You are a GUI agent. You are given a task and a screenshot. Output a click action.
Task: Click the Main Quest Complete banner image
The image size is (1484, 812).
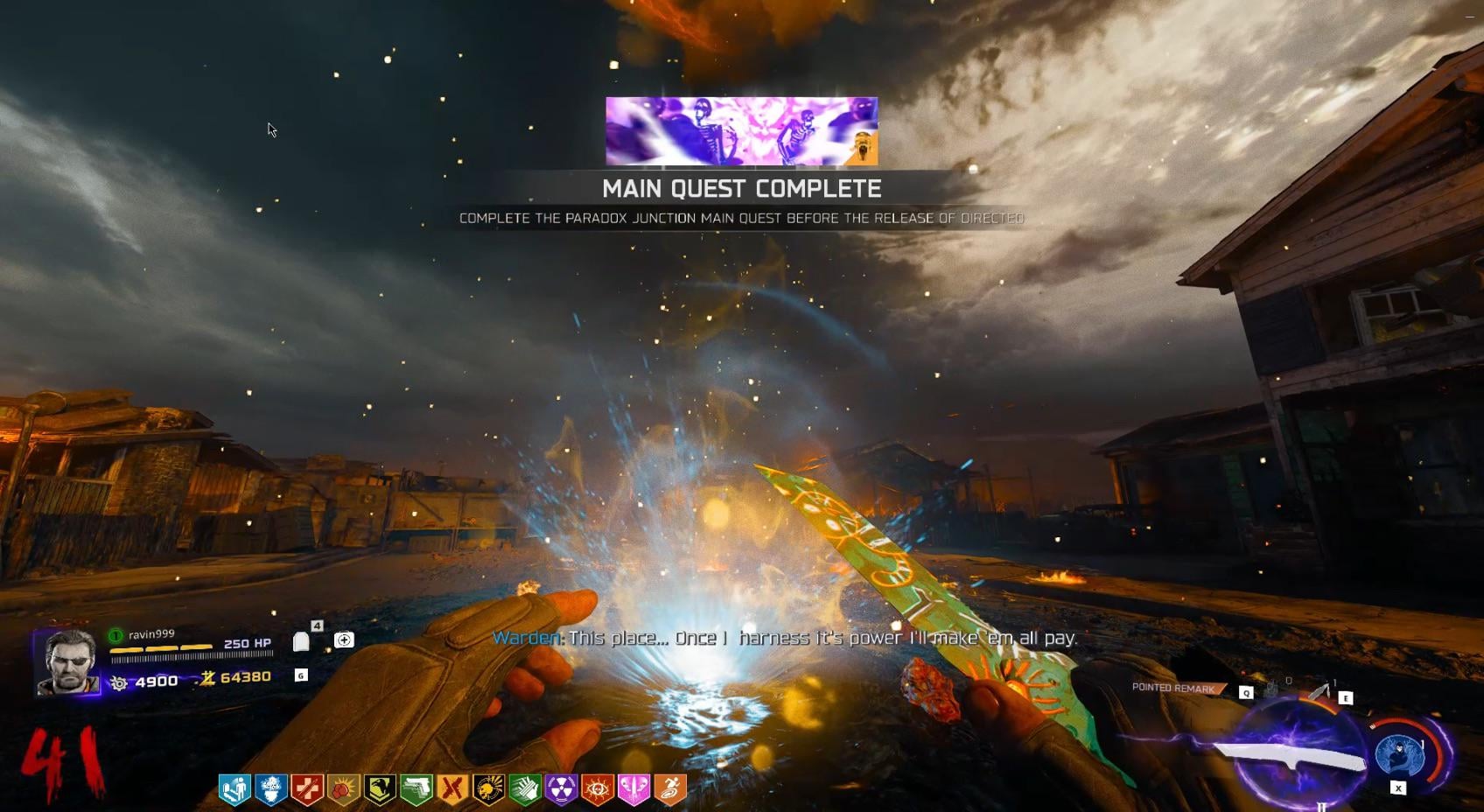click(741, 131)
